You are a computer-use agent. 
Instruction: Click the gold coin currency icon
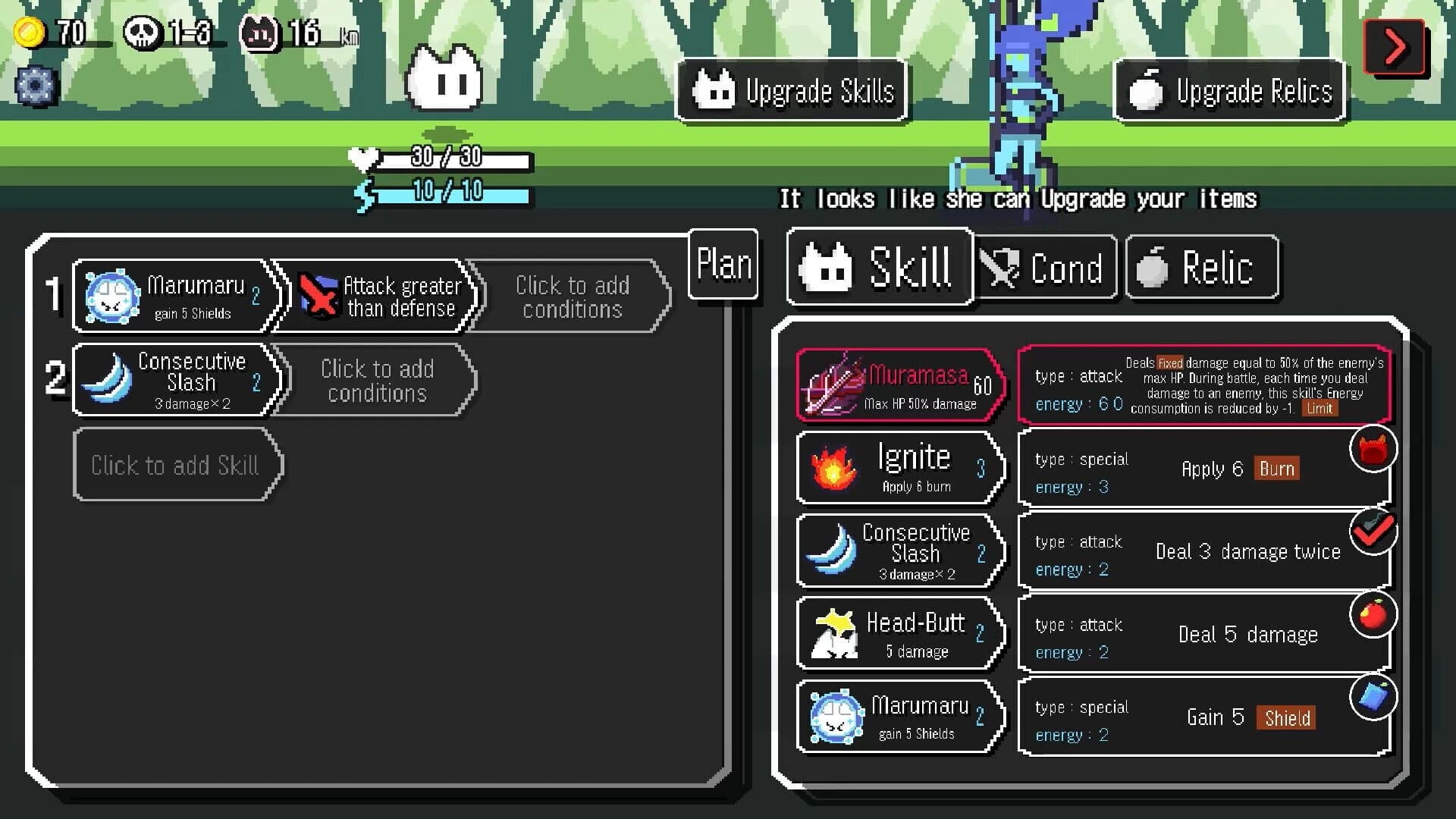(30, 30)
